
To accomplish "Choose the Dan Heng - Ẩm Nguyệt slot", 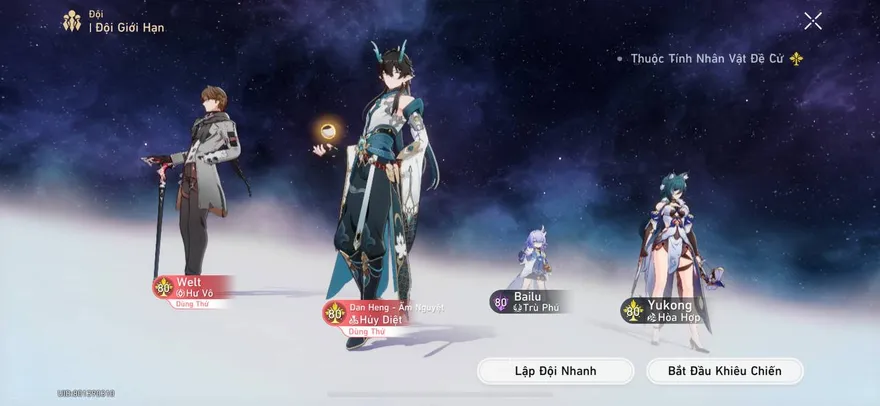I will click(384, 313).
